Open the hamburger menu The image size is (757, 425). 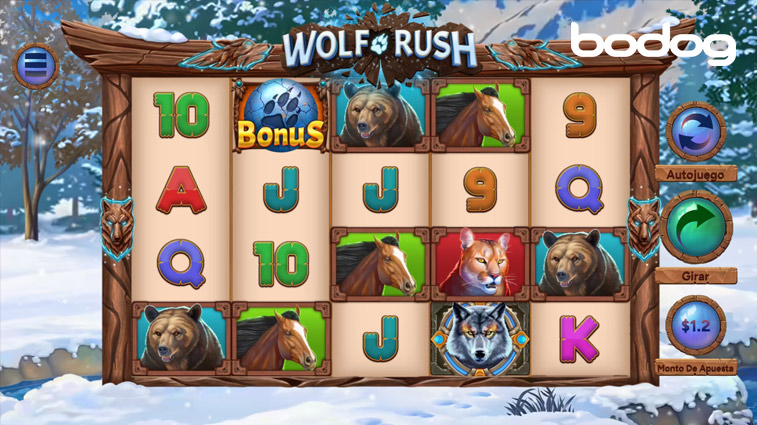click(36, 66)
